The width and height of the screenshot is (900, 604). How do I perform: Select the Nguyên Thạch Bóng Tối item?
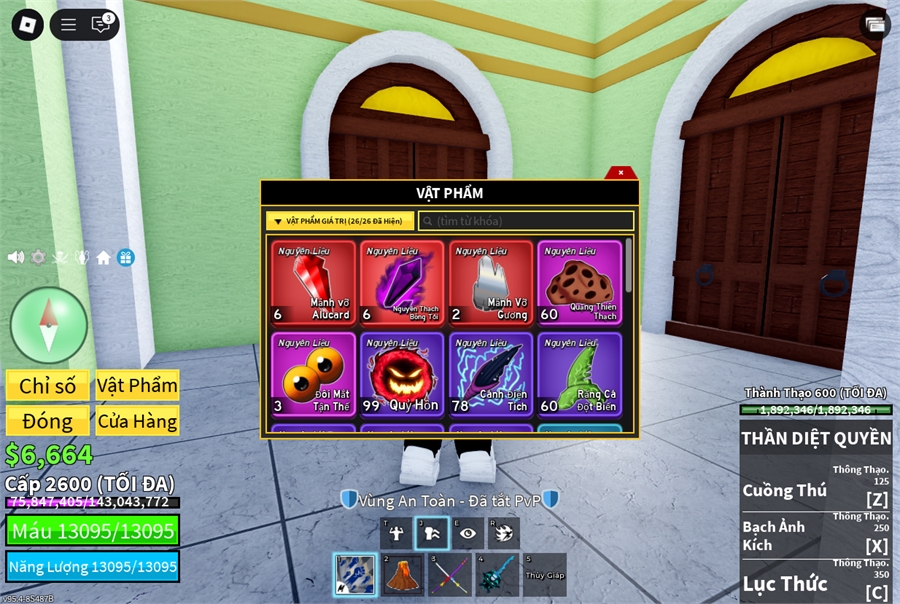pyautogui.click(x=402, y=283)
